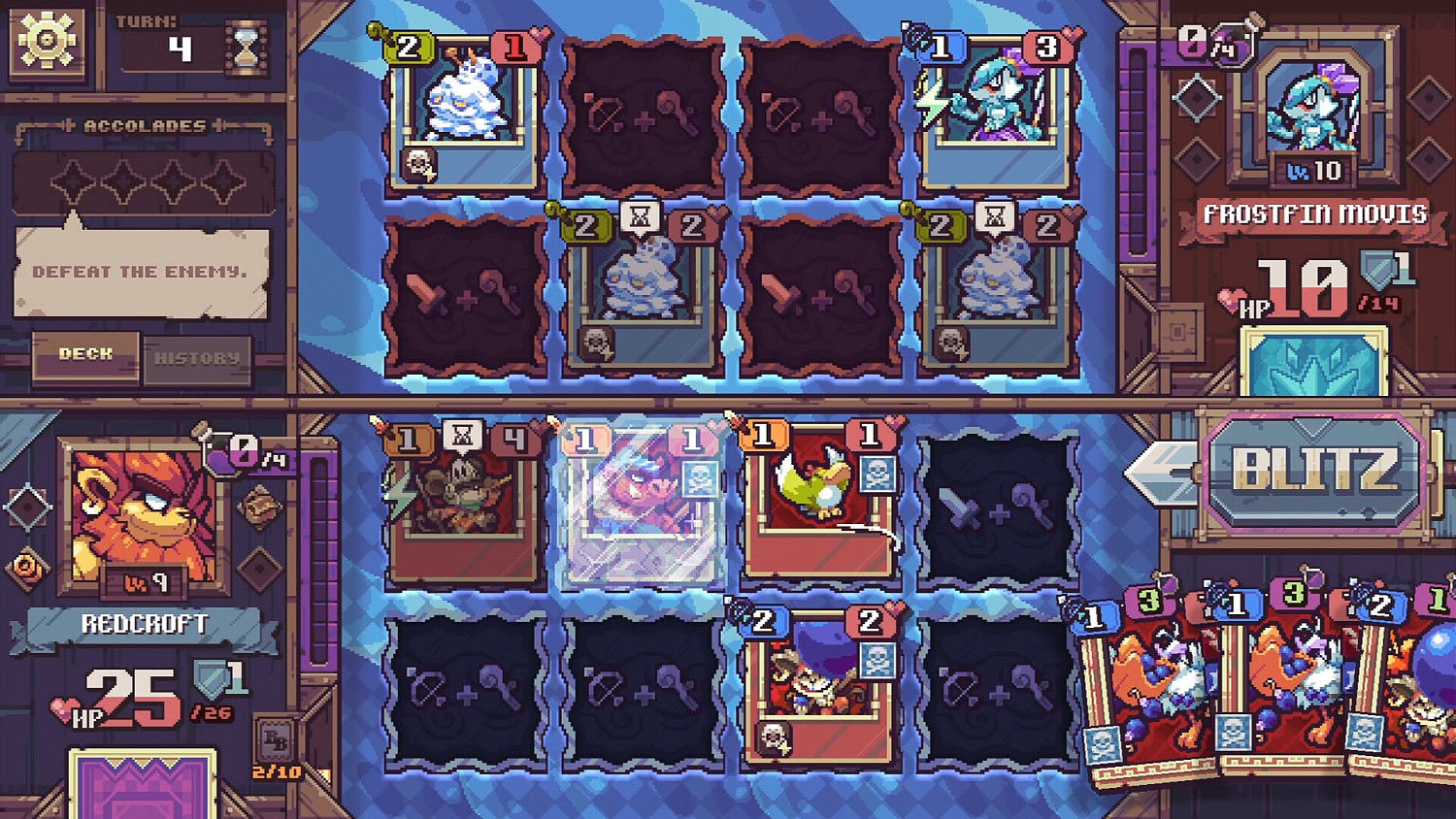Click the DEFEAT THE ENEMY objective plaque
Image resolution: width=1456 pixels, height=819 pixels.
tap(141, 272)
